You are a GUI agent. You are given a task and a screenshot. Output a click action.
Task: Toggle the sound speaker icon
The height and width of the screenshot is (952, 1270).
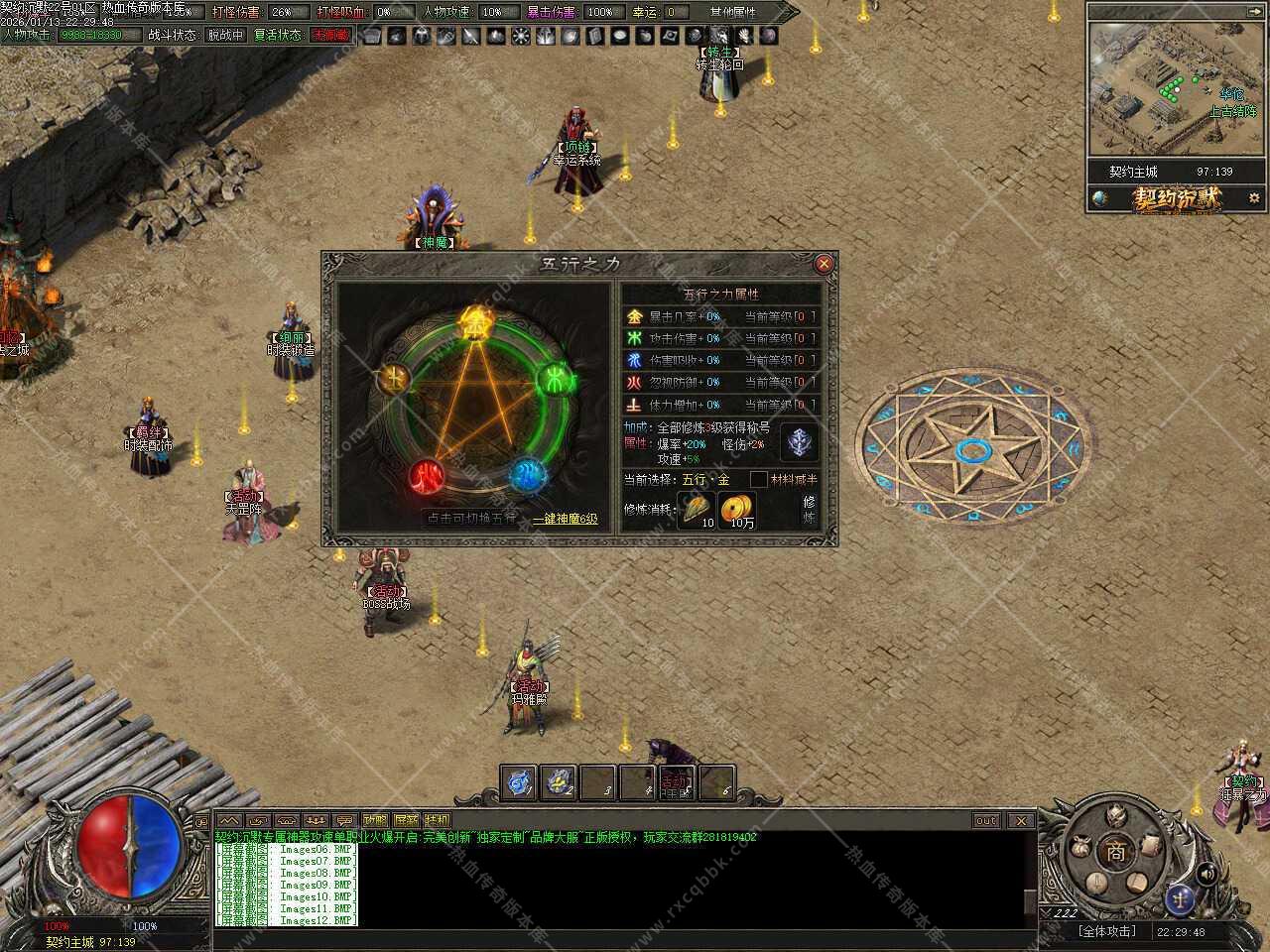point(1206,873)
